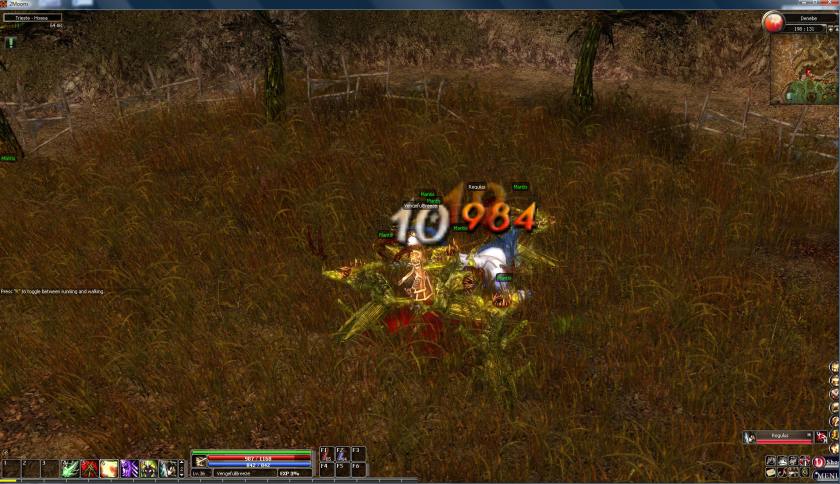
Task: Use the F1 quick slot item
Action: click(x=325, y=454)
